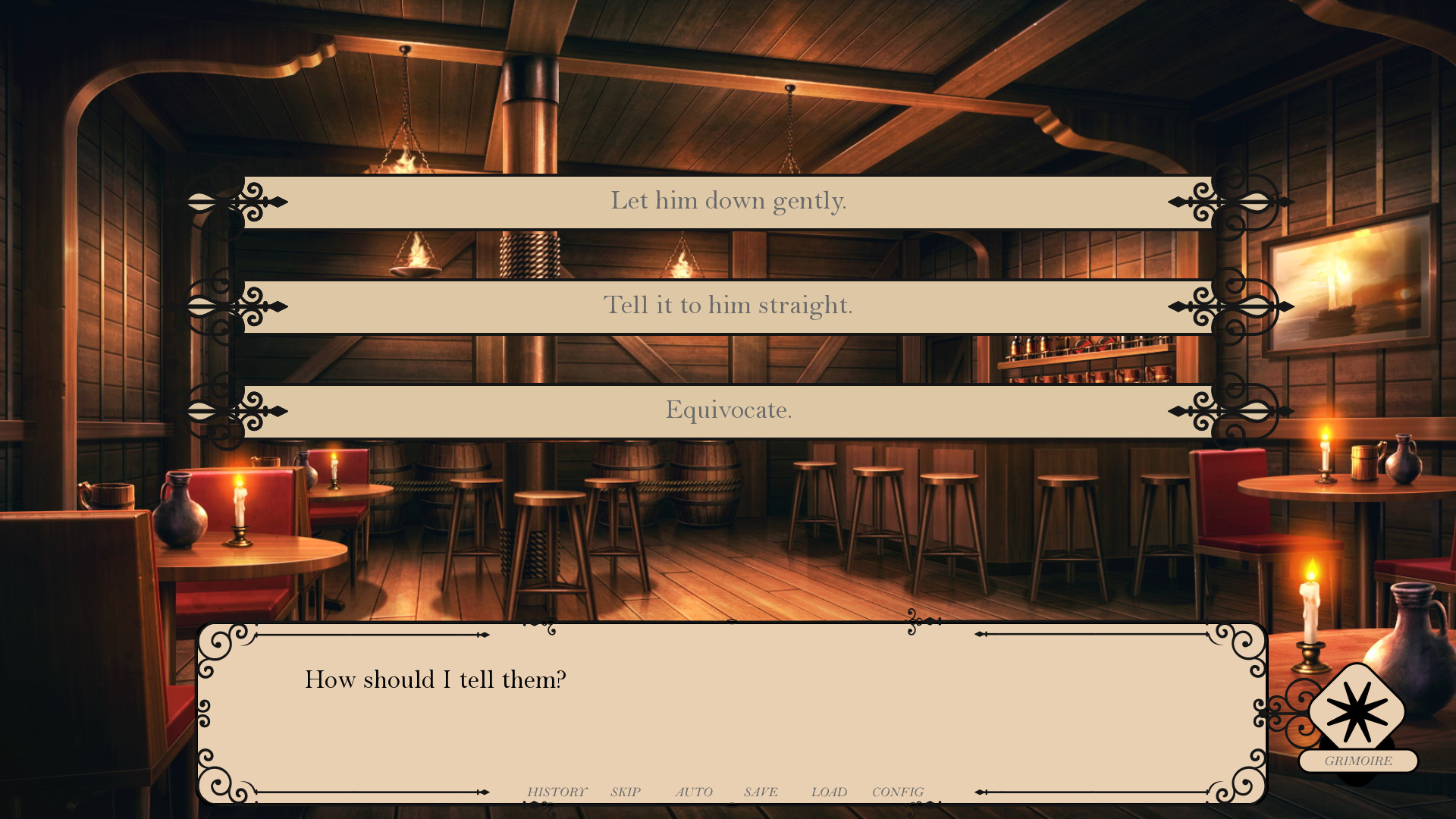Click the corner flourish on the dialogue box

(x=220, y=645)
